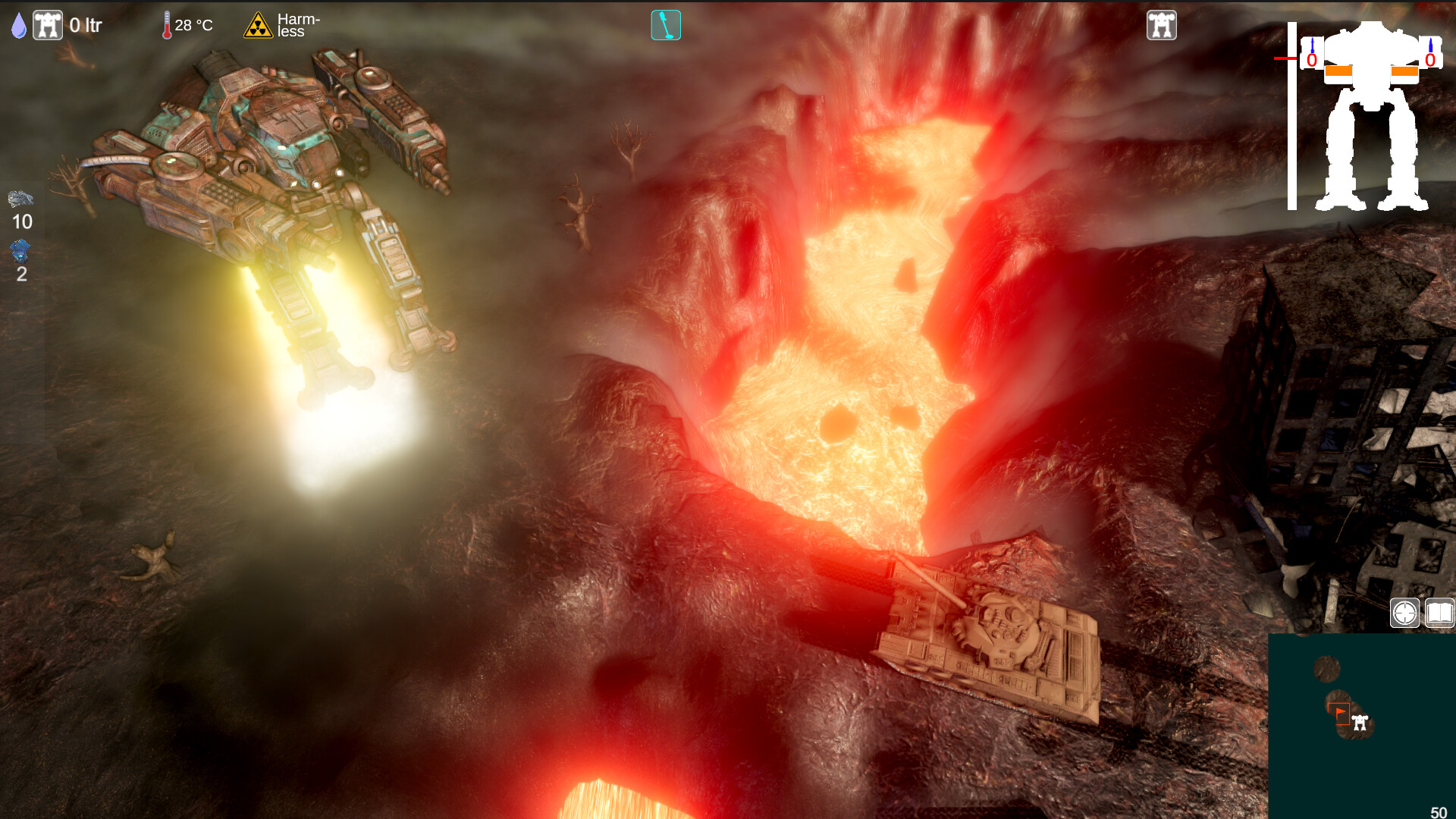Select the water droplet resource icon
Image resolution: width=1456 pixels, height=819 pixels.
point(18,24)
